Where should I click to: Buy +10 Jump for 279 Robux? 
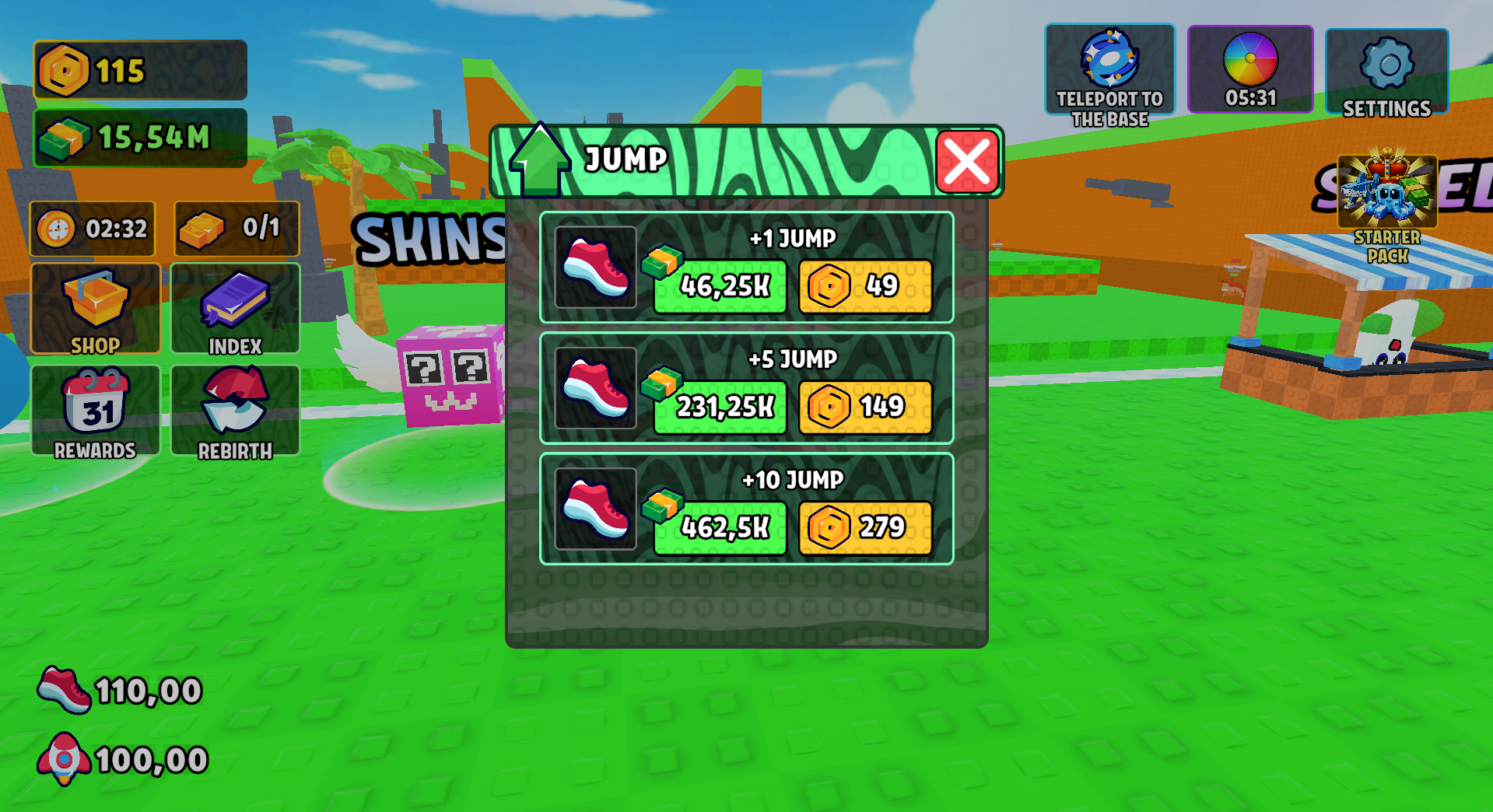pos(866,527)
